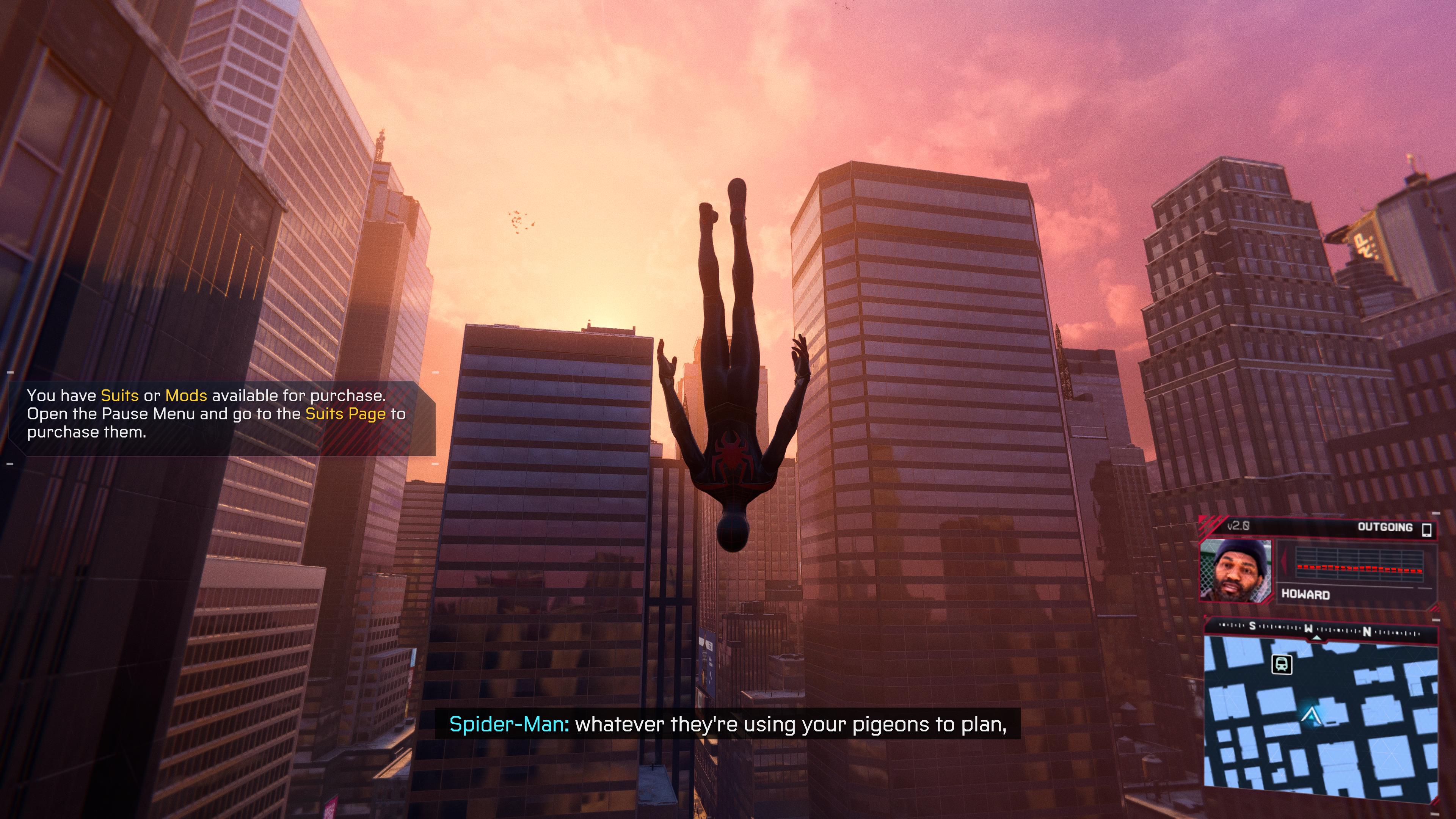Click the subway station marker on minimap
Viewport: 1456px width, 819px height.
[1281, 664]
